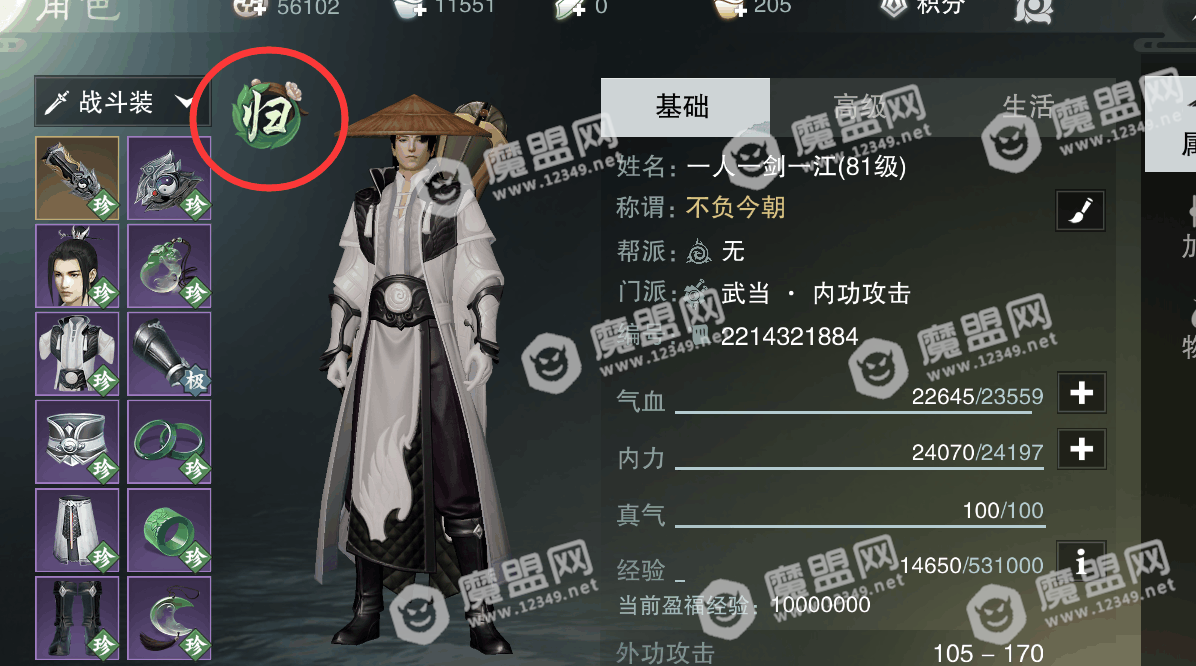Image resolution: width=1196 pixels, height=666 pixels.
Task: Select the pair of jade bracelets
Action: click(169, 442)
